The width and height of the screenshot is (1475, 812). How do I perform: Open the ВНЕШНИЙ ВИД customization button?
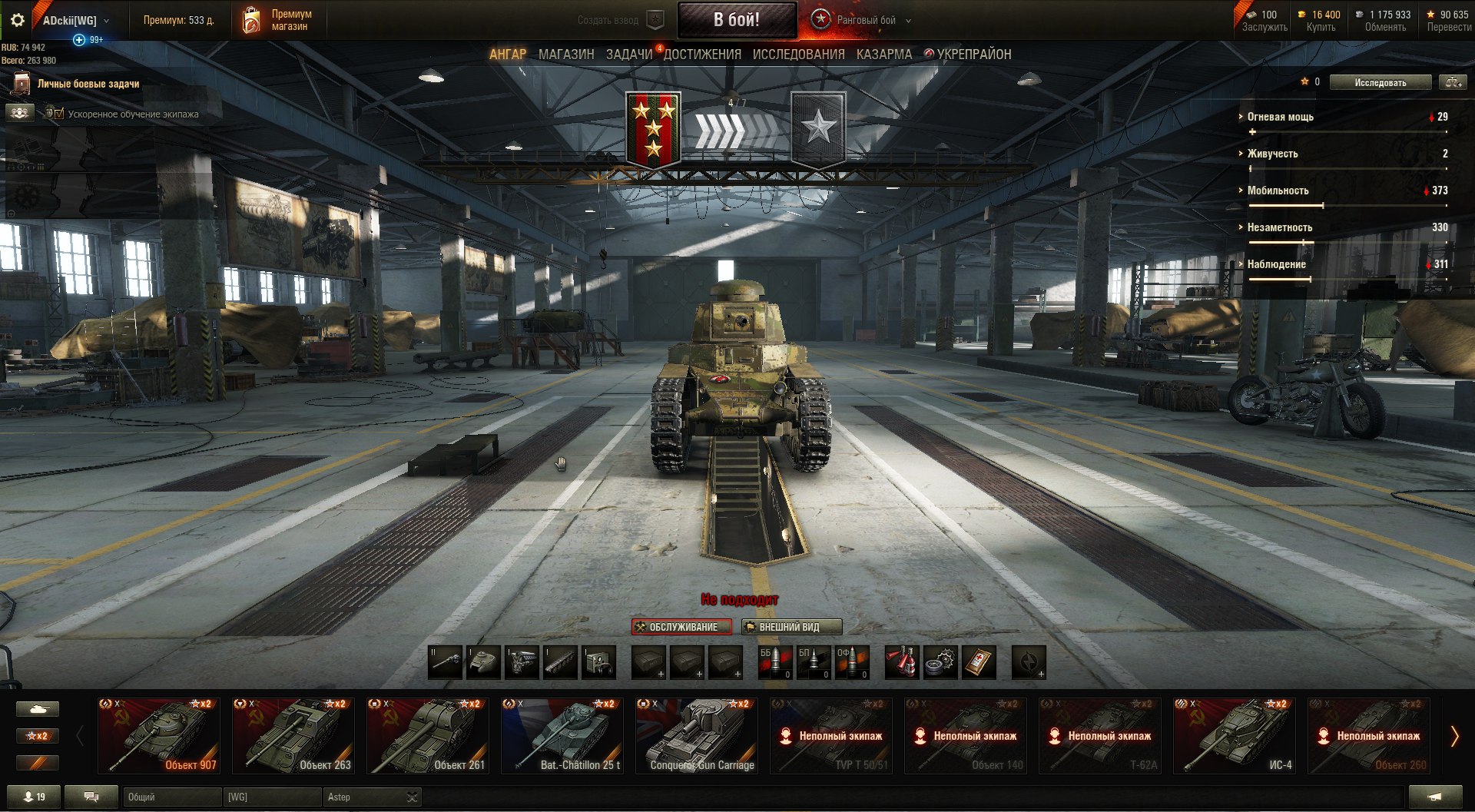pyautogui.click(x=791, y=627)
